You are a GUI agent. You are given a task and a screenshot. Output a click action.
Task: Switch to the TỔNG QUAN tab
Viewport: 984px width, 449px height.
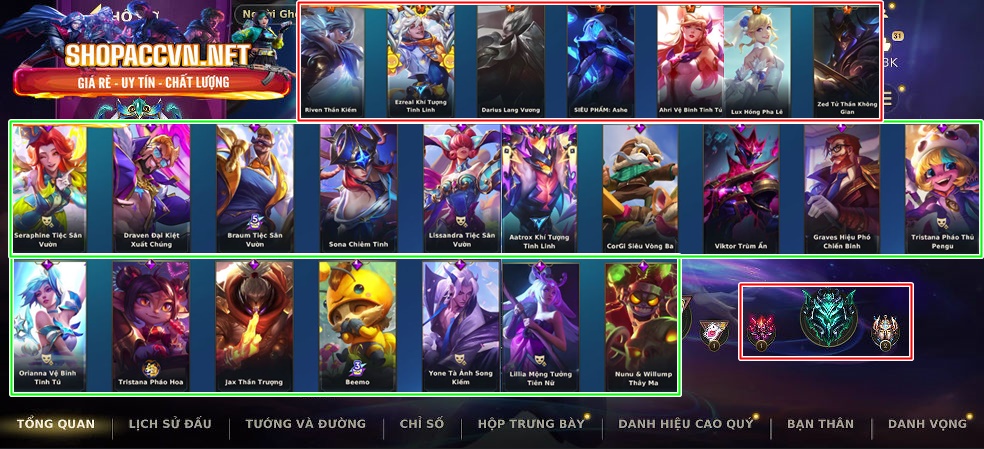coord(56,424)
